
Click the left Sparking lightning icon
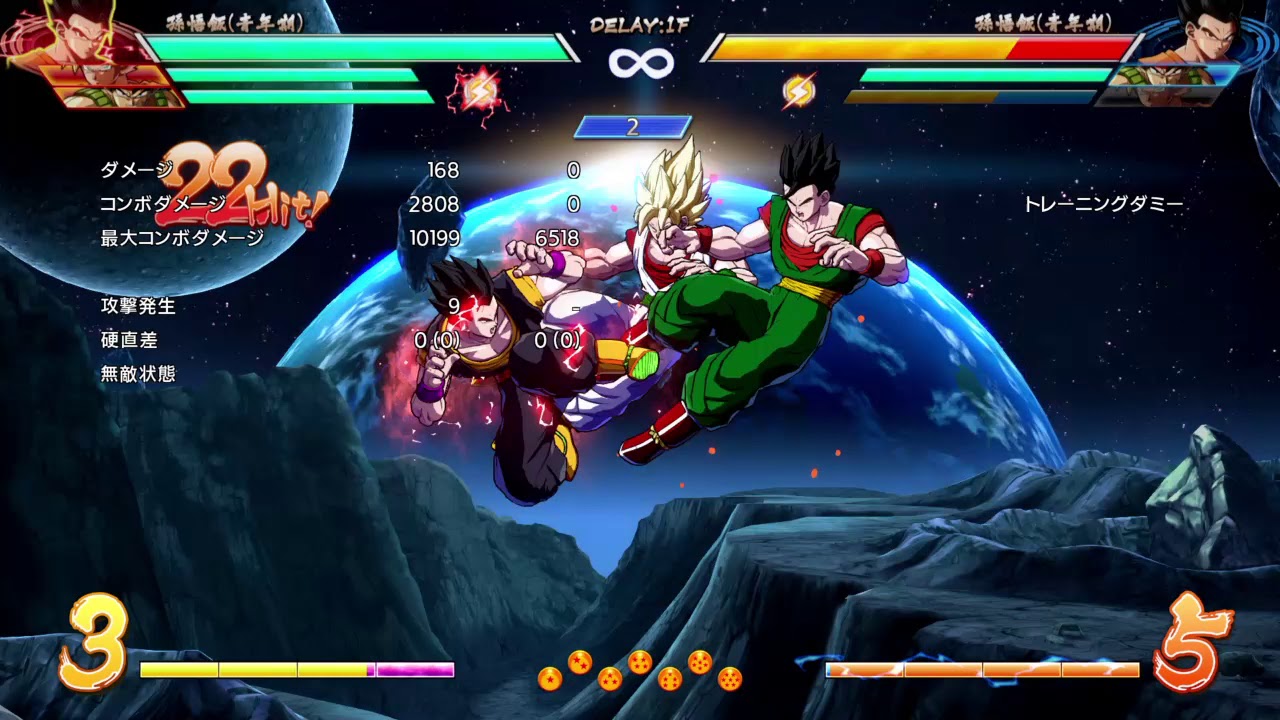(483, 90)
